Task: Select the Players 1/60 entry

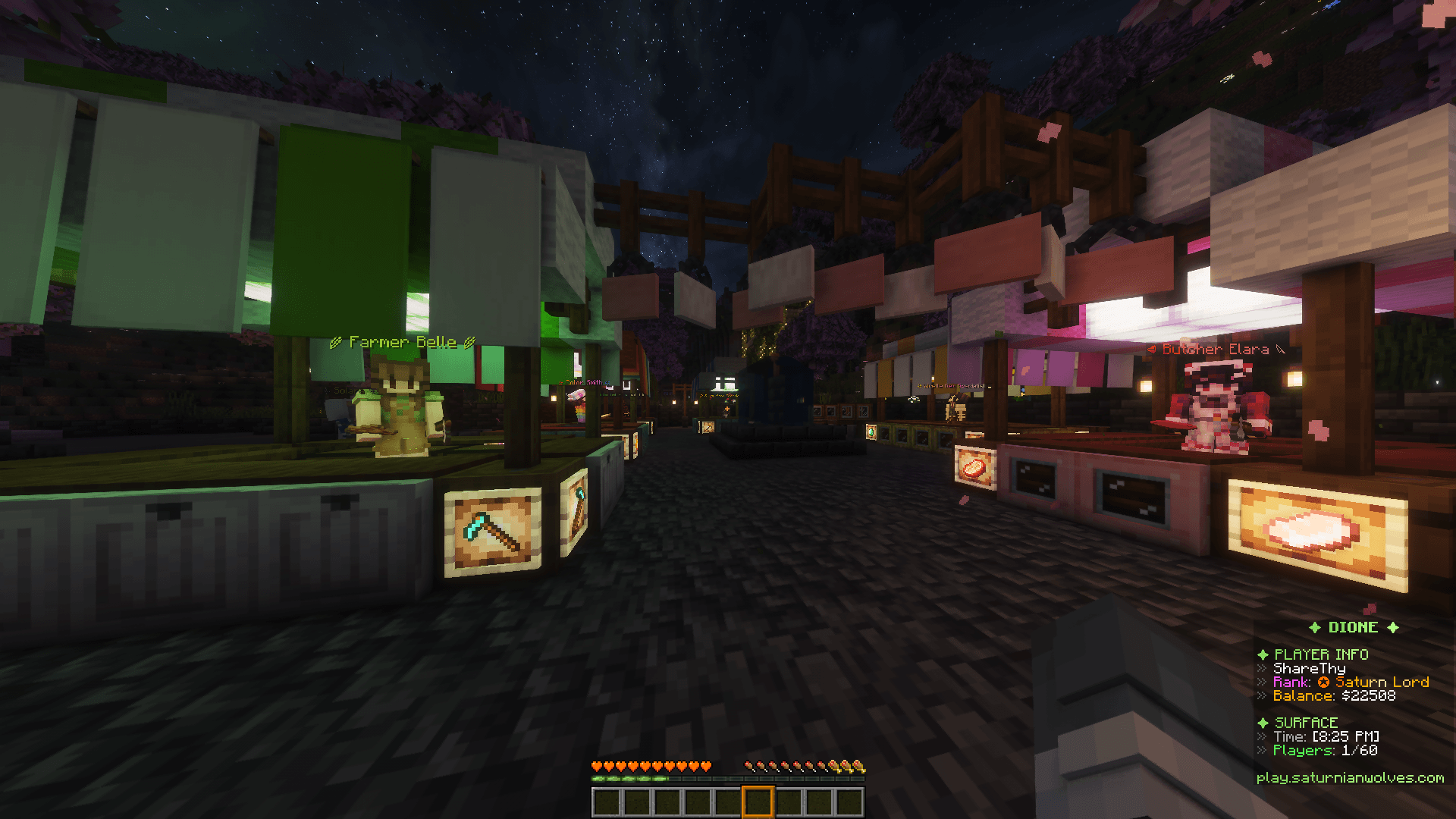Action: click(x=1323, y=750)
